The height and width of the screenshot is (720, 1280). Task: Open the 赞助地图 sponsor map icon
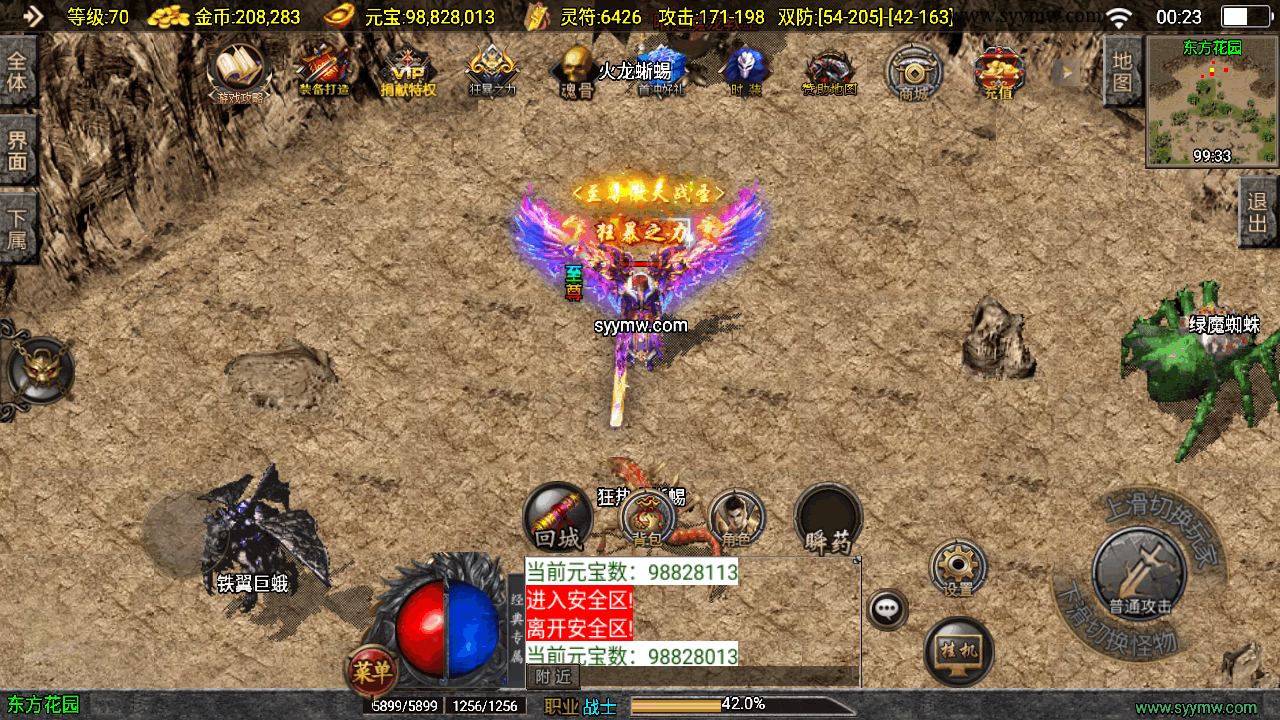coord(829,72)
